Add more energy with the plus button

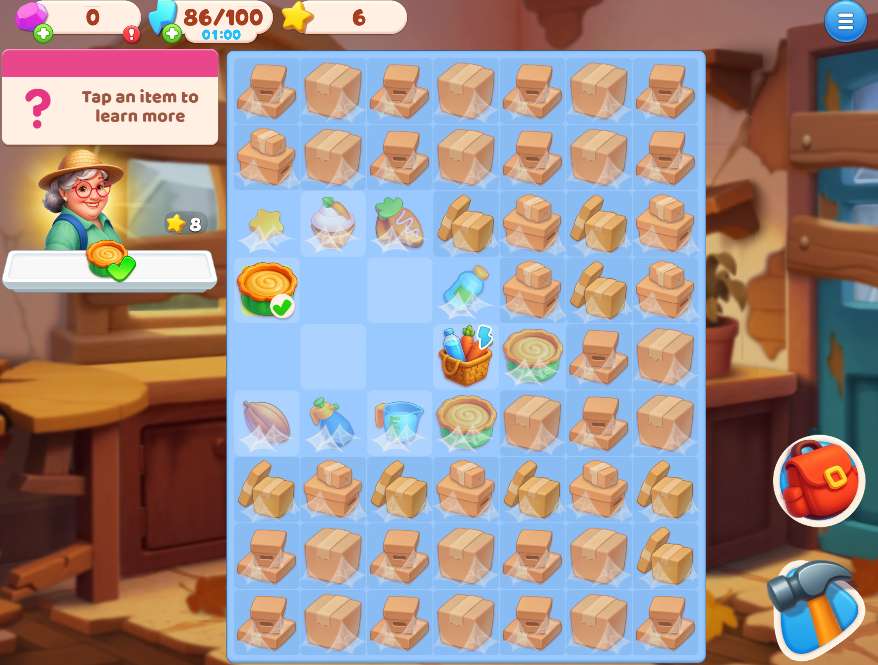click(x=172, y=34)
